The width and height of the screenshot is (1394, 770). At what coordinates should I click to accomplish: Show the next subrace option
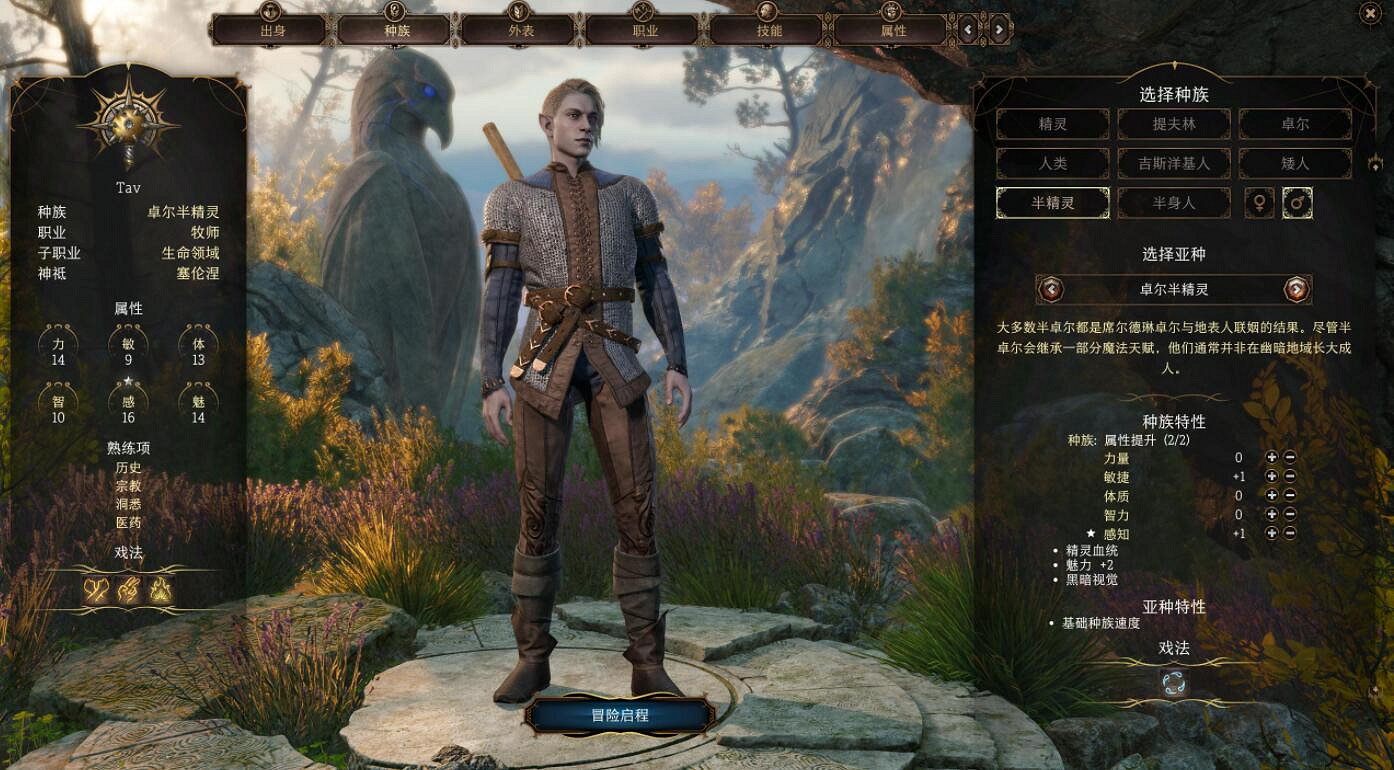tap(1296, 290)
